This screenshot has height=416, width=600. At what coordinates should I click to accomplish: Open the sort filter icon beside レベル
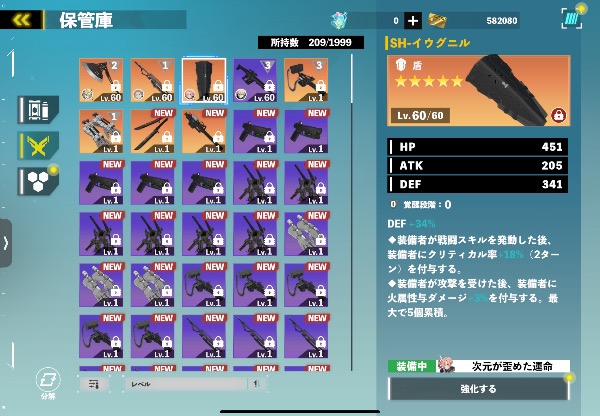94,383
